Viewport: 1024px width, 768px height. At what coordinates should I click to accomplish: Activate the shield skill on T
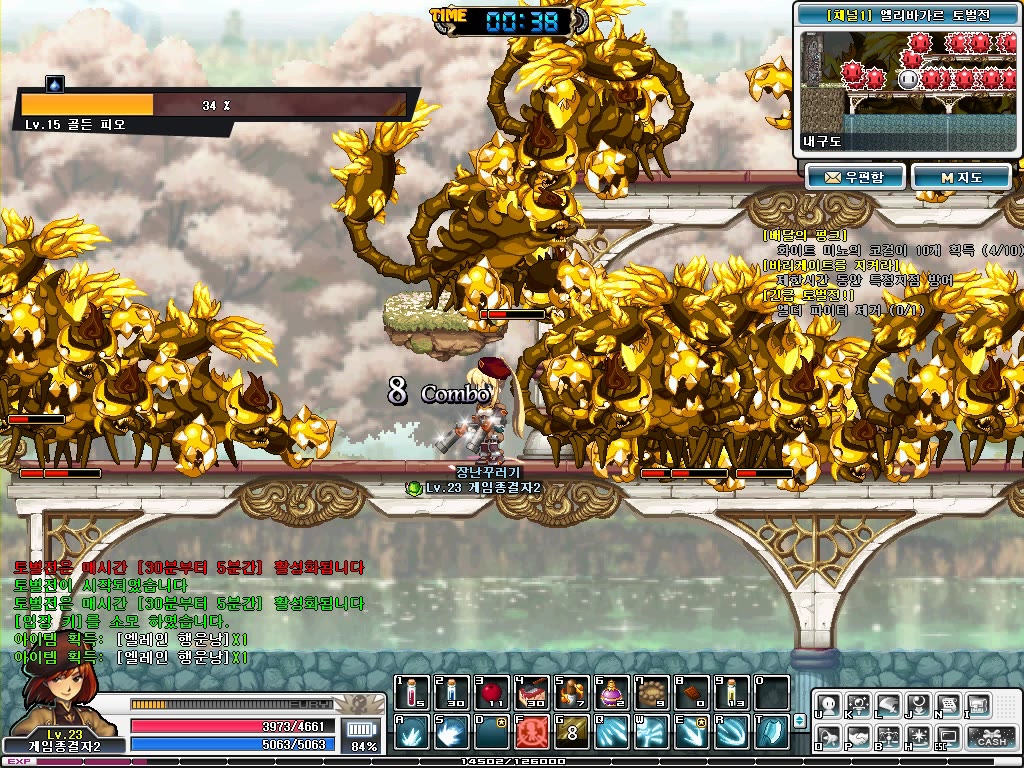click(771, 732)
